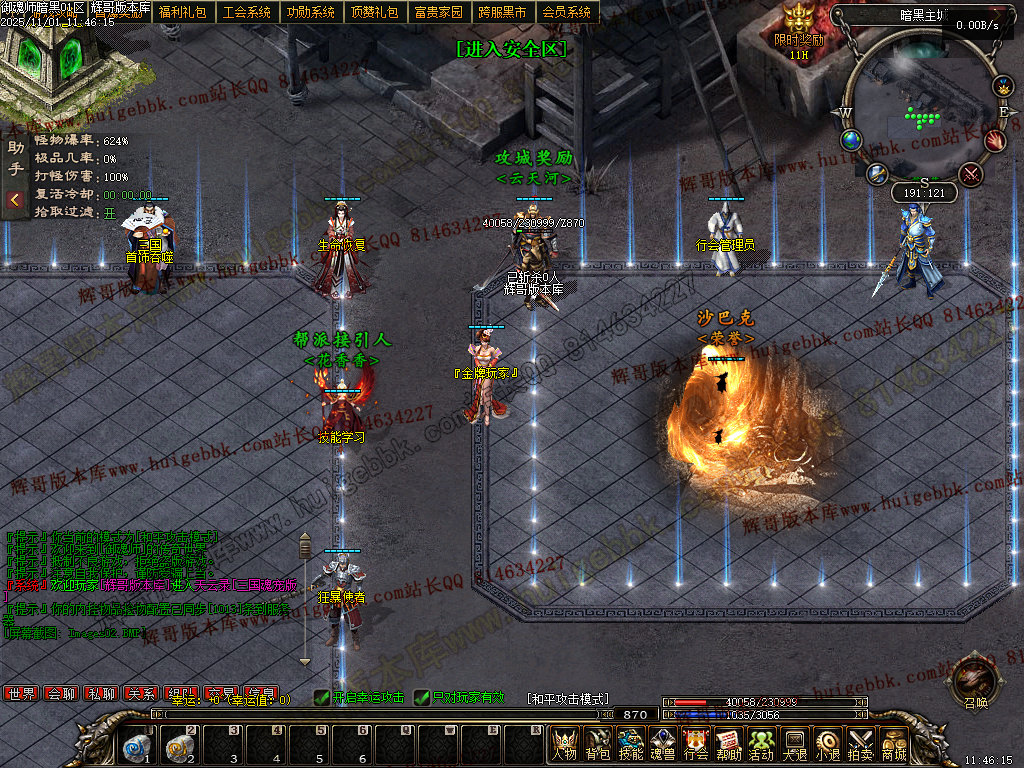This screenshot has width=1024, height=768.
Task: Open the 富贵家园 top menu entry
Action: (x=438, y=12)
